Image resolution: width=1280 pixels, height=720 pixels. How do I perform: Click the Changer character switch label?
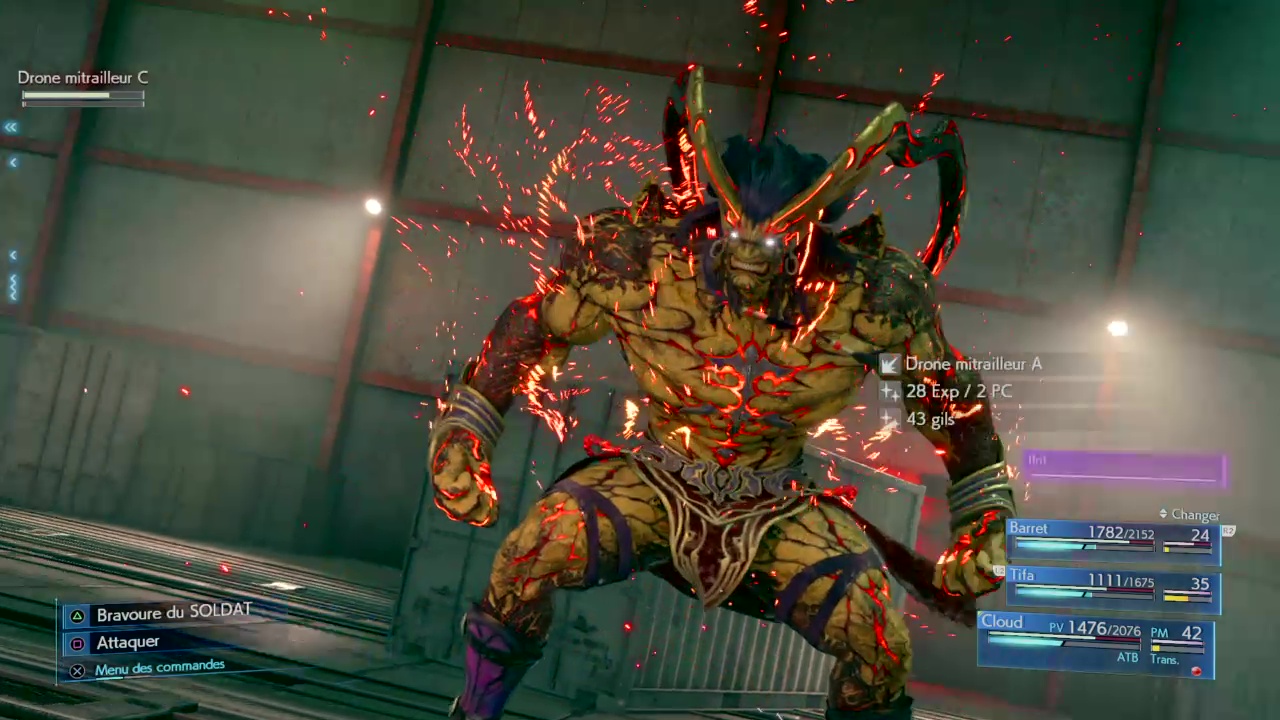[1194, 515]
